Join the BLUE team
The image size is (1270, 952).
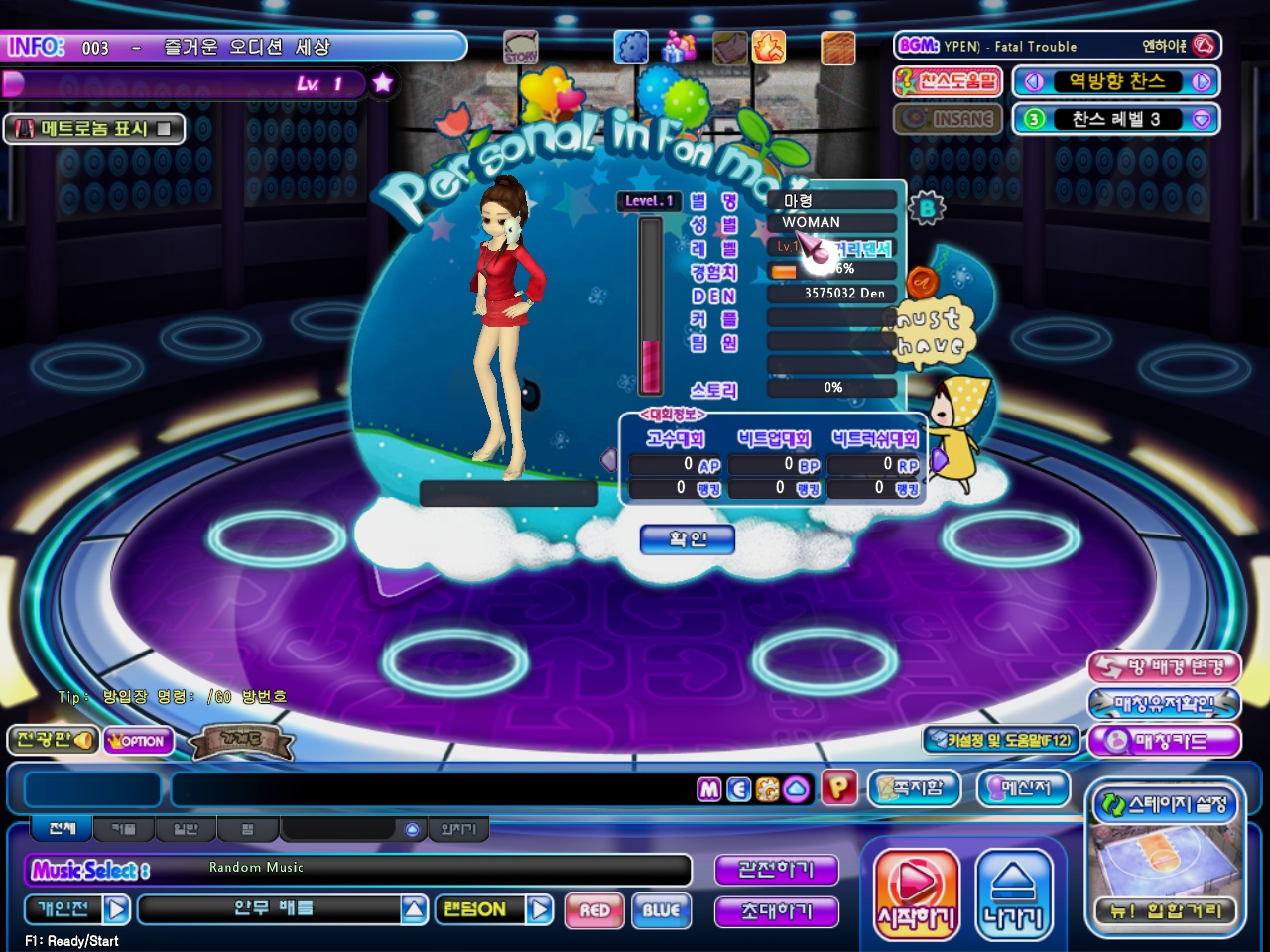pyautogui.click(x=661, y=910)
